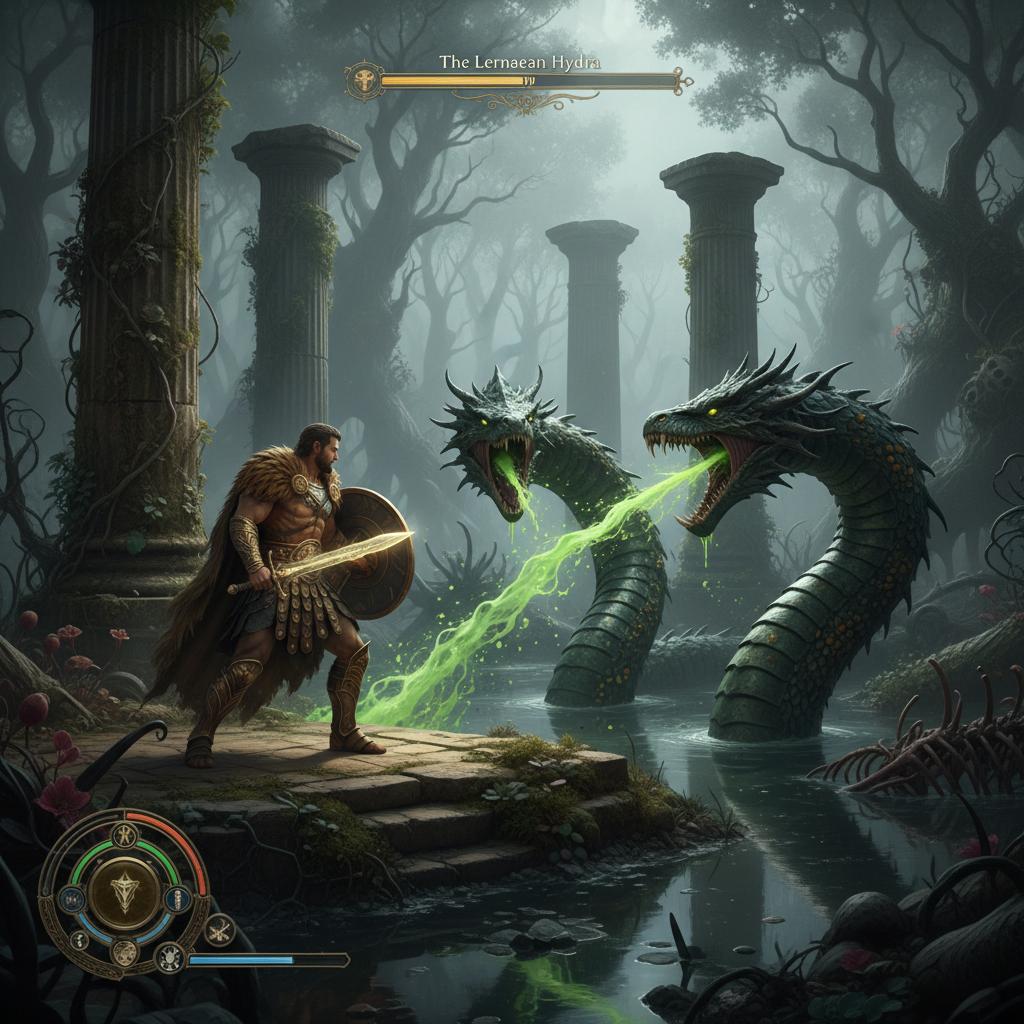Use the right blue pillar ability icon

click(177, 897)
